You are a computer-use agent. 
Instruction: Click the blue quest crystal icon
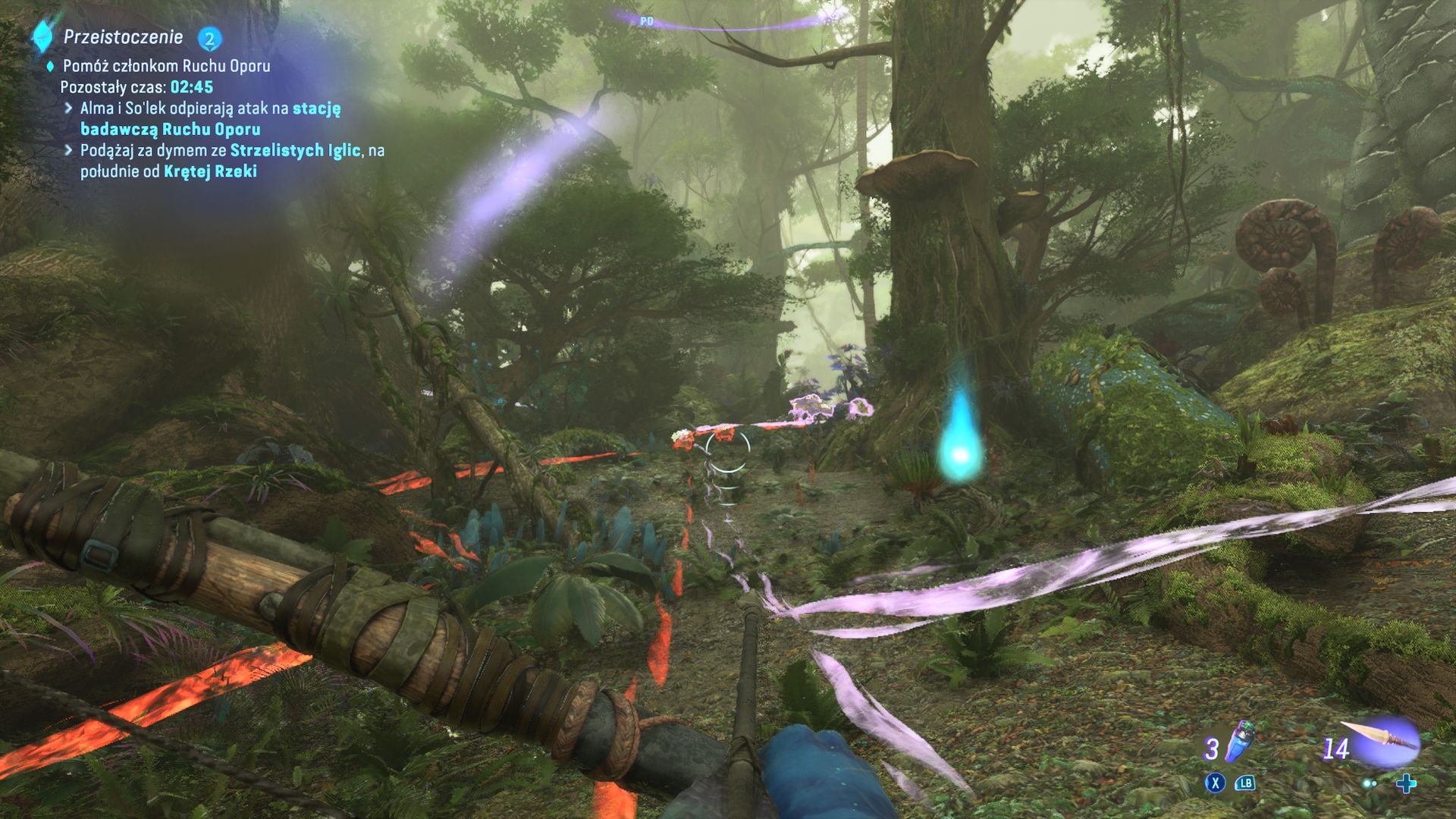click(x=42, y=36)
